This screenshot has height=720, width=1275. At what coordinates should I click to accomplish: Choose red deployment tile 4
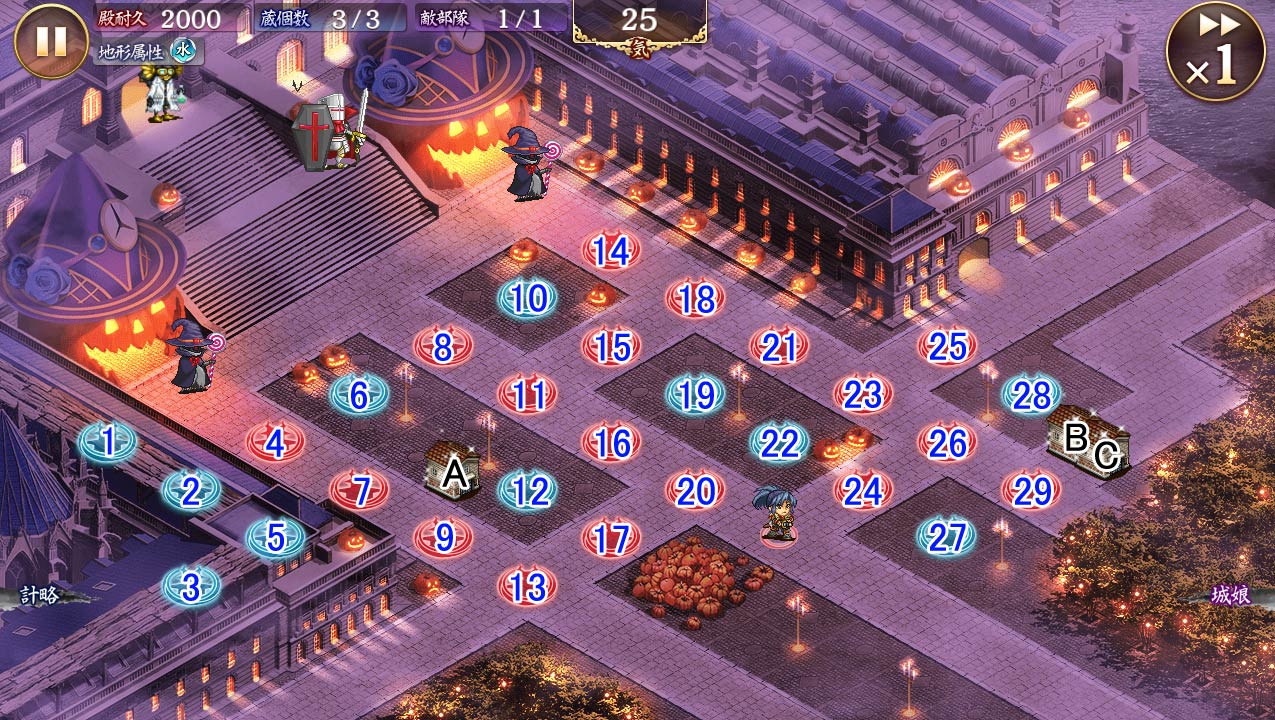[x=275, y=442]
